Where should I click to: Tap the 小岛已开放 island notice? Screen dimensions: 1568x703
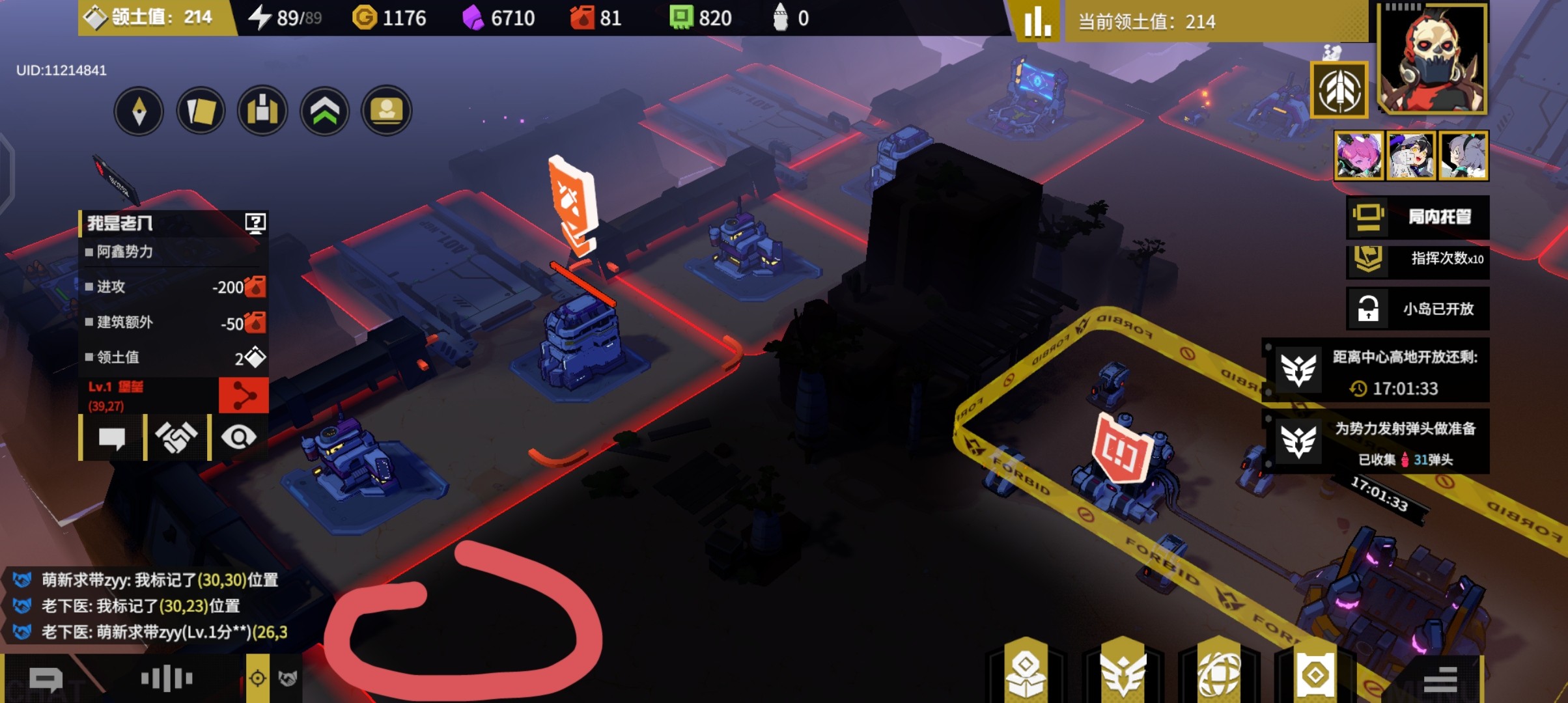(1418, 309)
